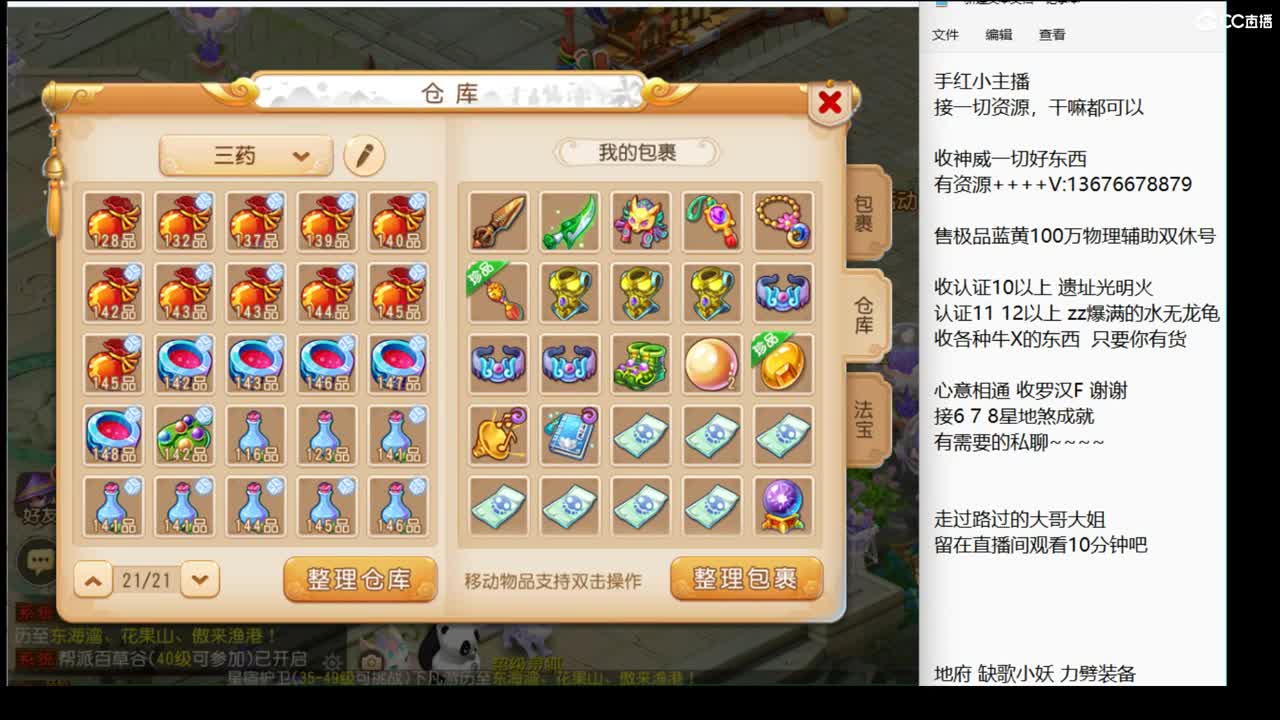This screenshot has height=720, width=1280.
Task: Select the golden pearl item
Action: [x=712, y=364]
